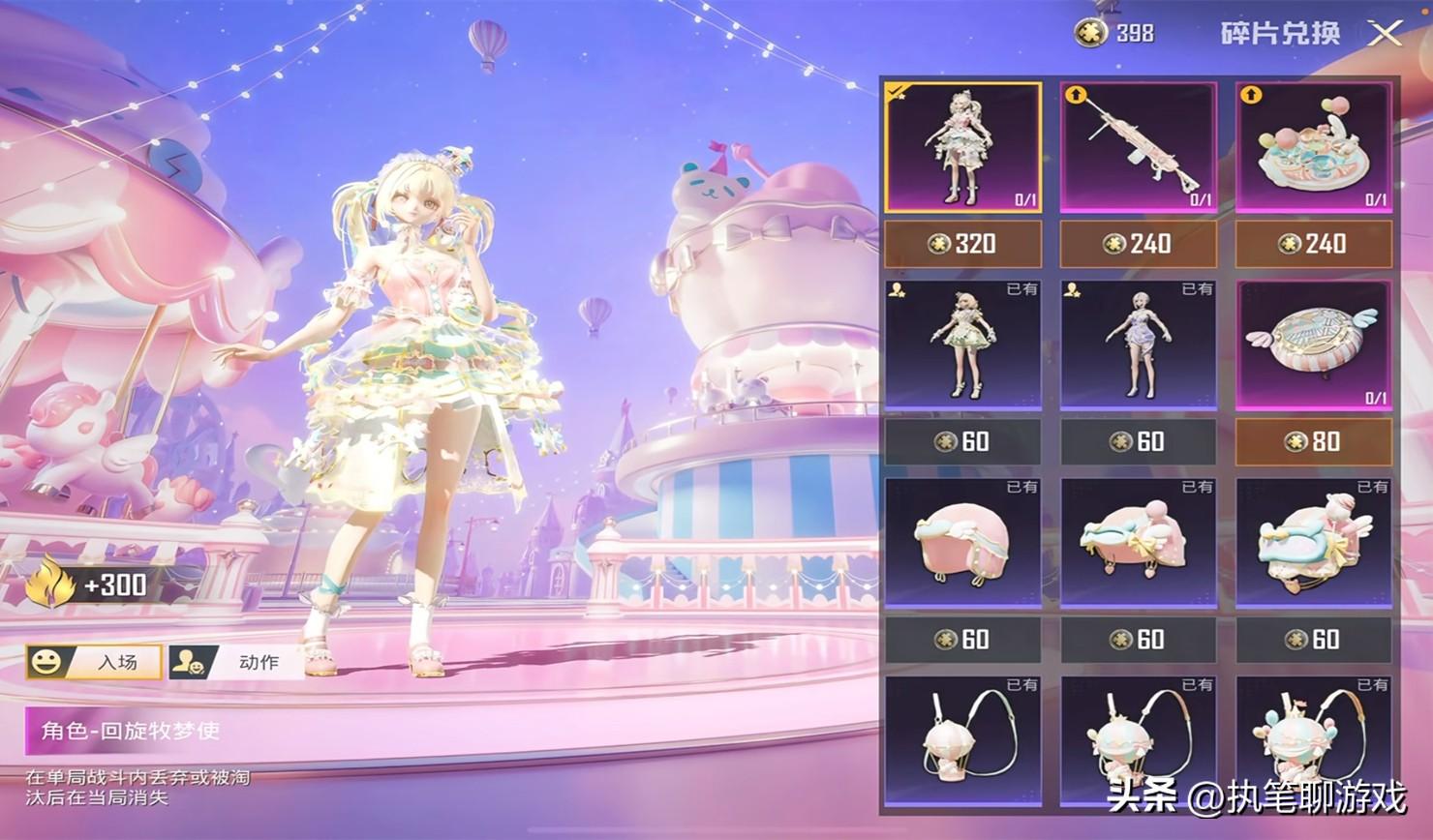This screenshot has height=840, width=1433.
Task: Exchange the winged item for 80 fragments
Action: click(x=1314, y=442)
